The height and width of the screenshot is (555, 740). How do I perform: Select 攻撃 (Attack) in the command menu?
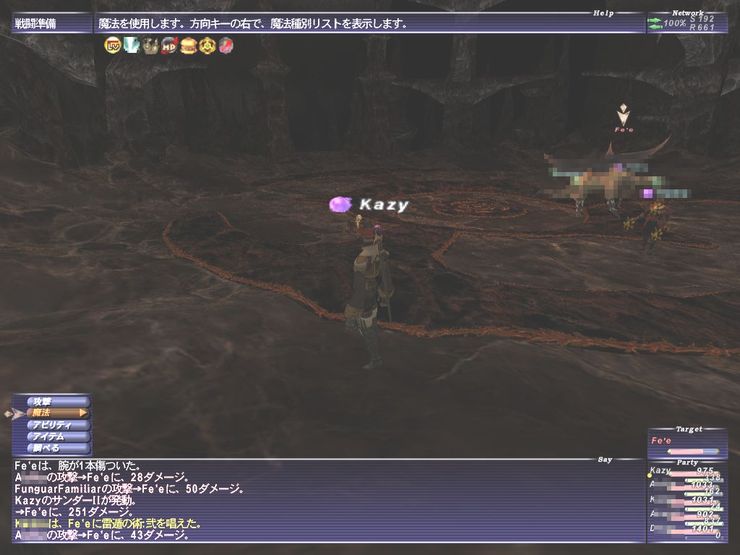pyautogui.click(x=45, y=401)
